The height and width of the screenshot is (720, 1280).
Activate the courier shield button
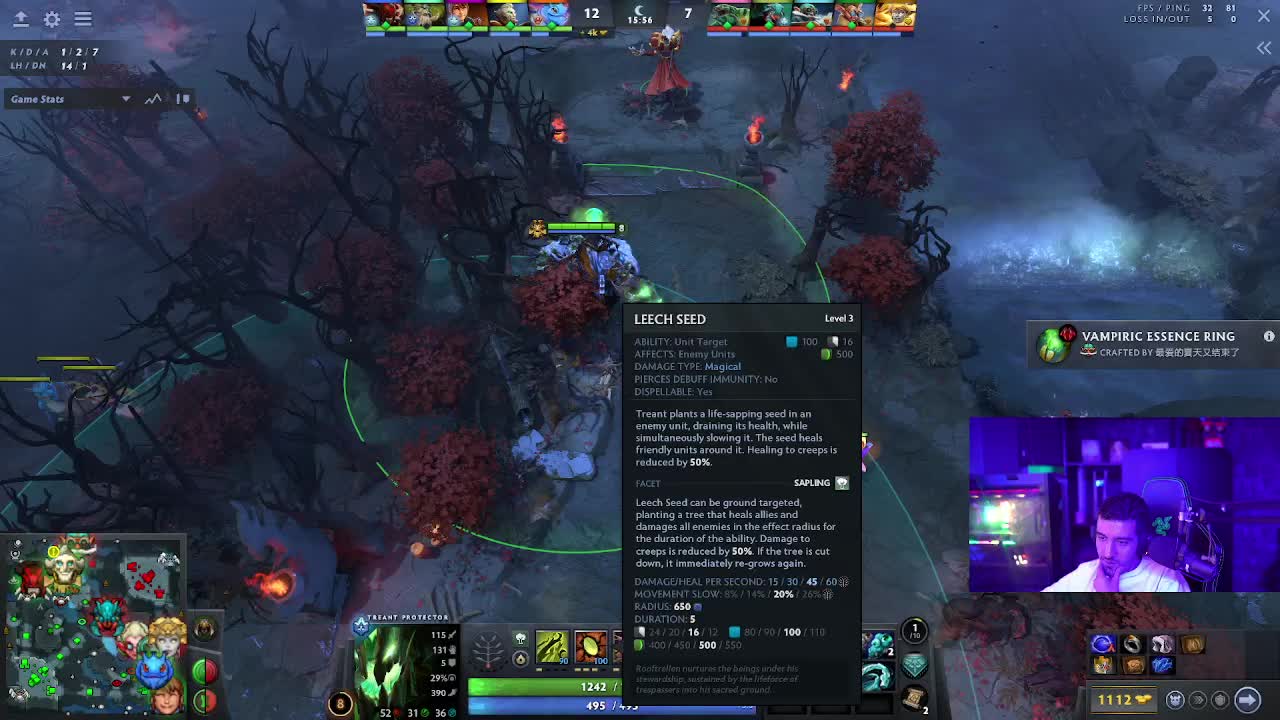click(x=1219, y=700)
